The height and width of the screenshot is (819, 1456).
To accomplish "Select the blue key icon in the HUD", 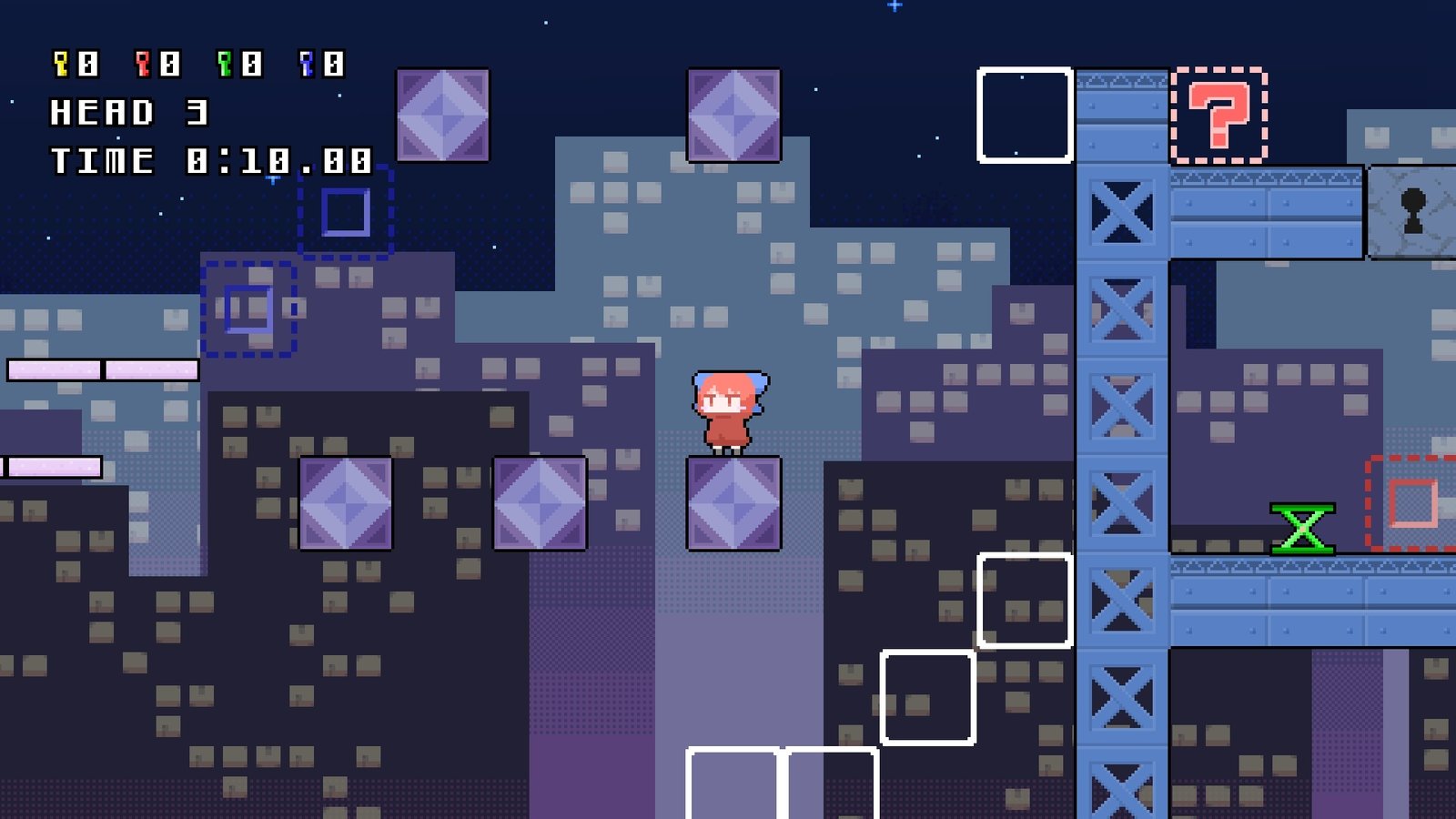I will [x=308, y=62].
